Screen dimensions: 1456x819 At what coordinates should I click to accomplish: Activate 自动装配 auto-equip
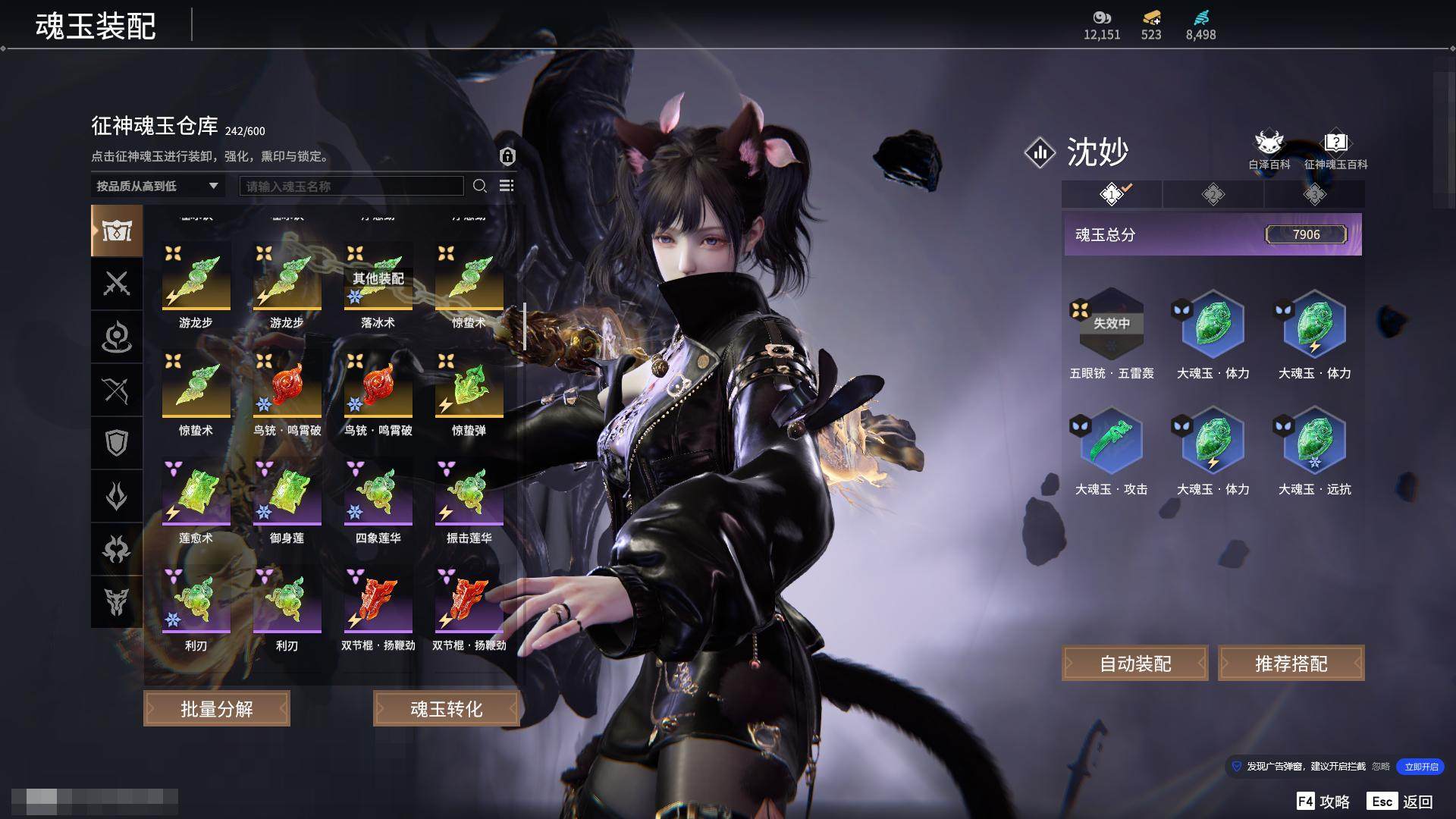click(1134, 664)
